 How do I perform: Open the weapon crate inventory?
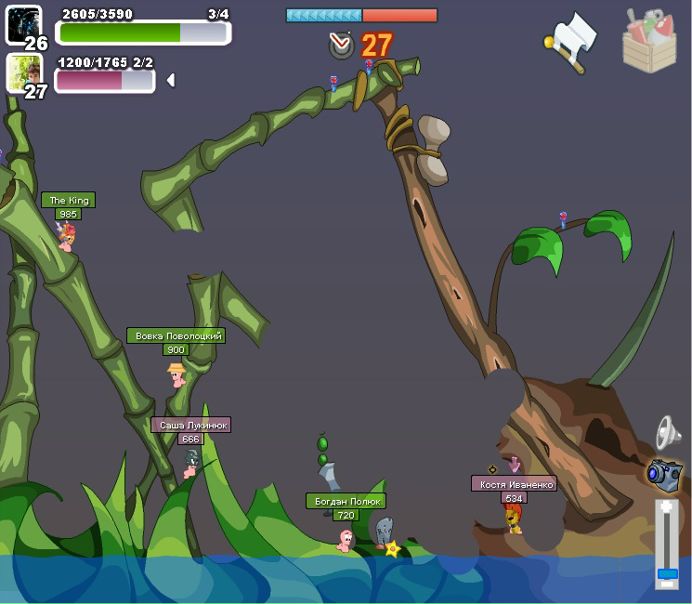649,41
